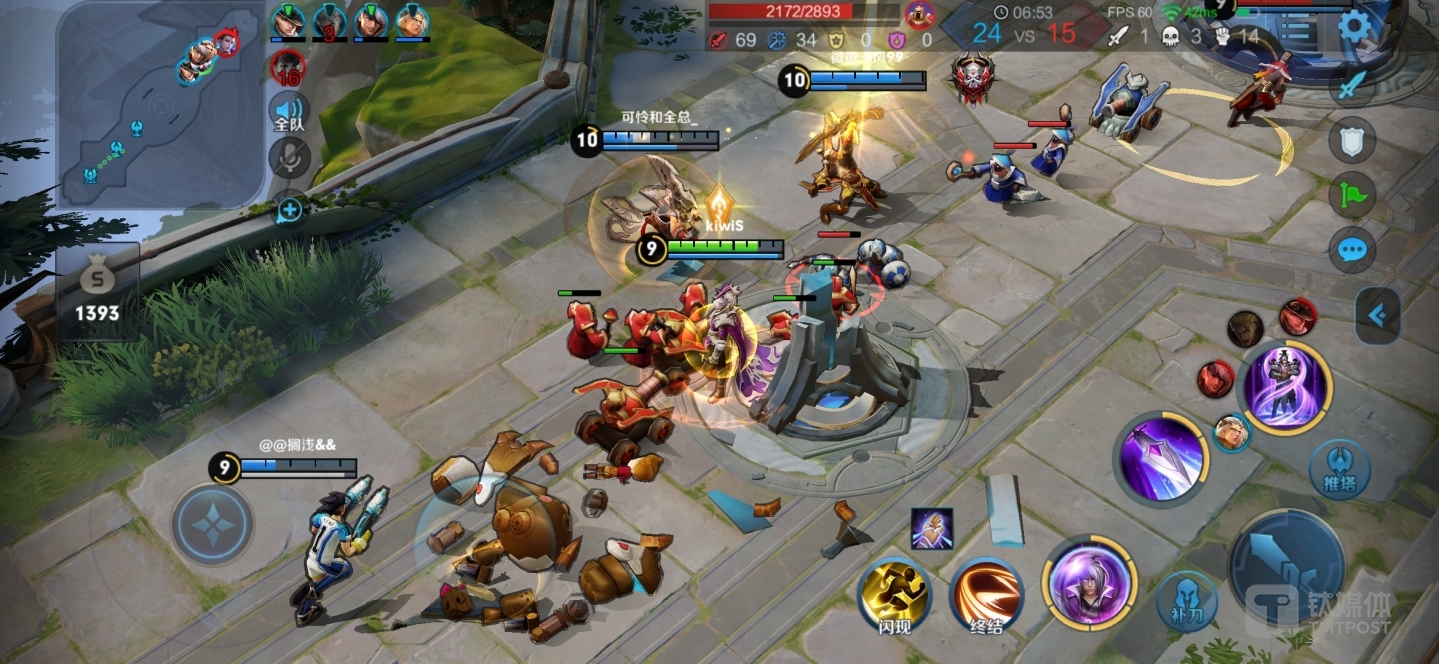
Task: Cast the purple-haired hero portrait skill
Action: [1089, 581]
